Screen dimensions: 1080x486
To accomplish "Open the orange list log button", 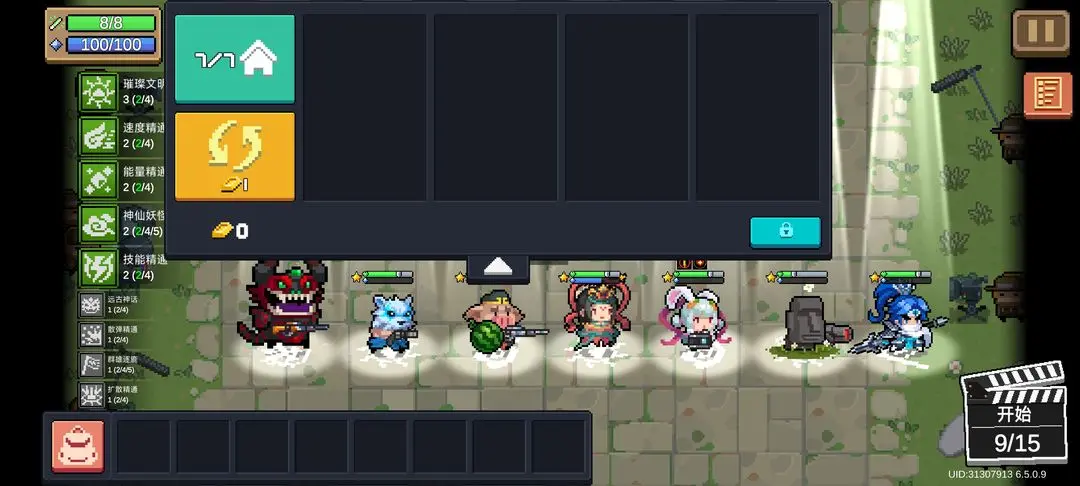I will tap(1047, 95).
